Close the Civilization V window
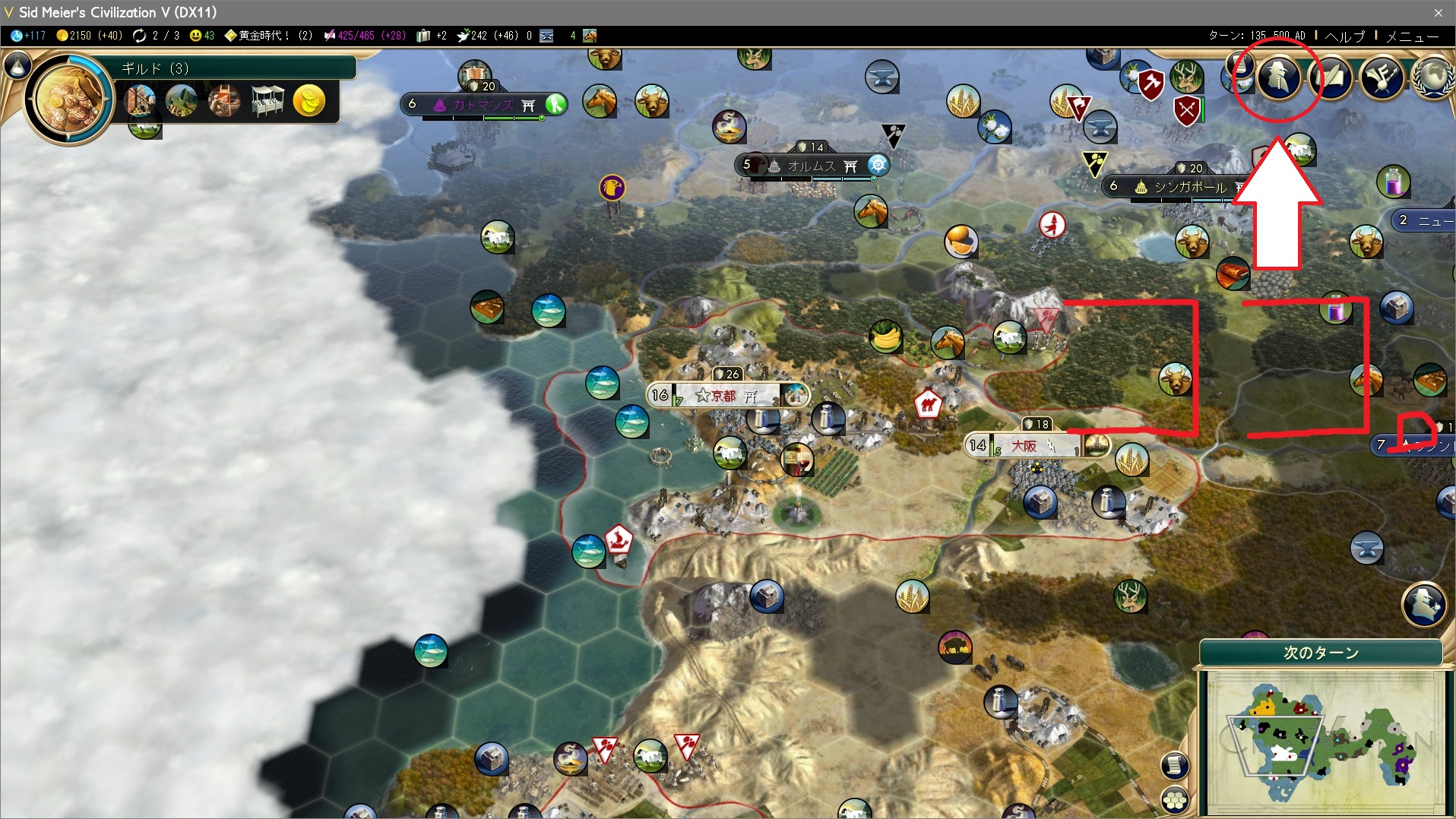This screenshot has height=819, width=1456. [1438, 12]
